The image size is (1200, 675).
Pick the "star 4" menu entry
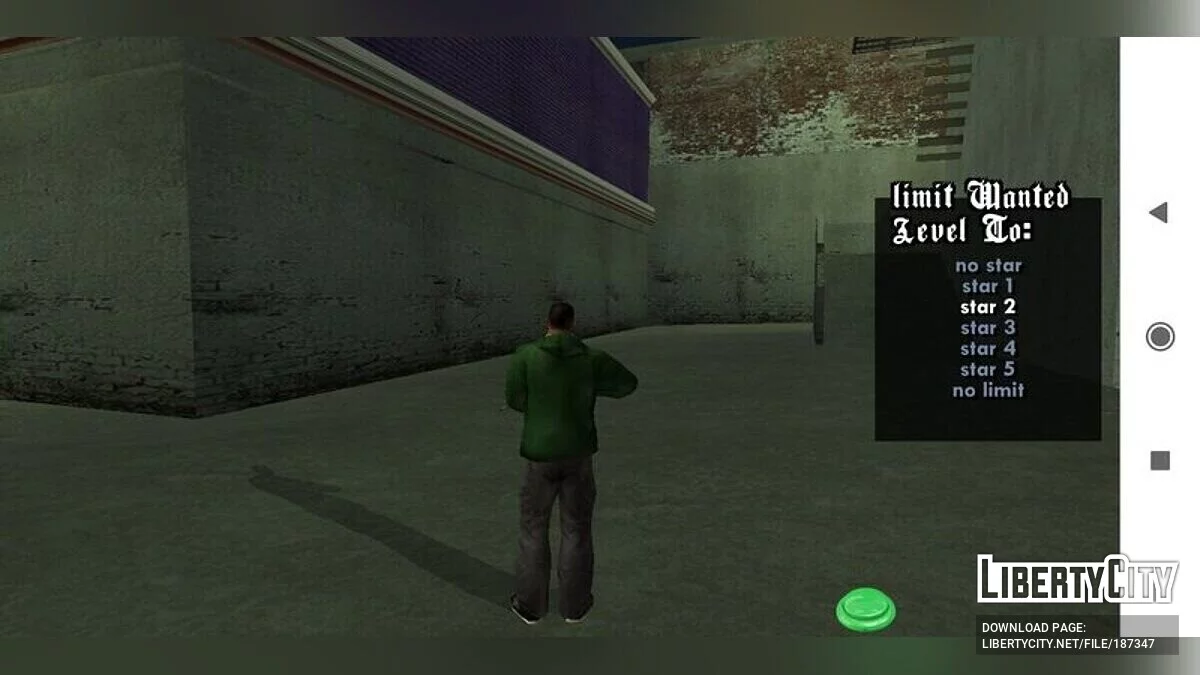pyautogui.click(x=988, y=349)
